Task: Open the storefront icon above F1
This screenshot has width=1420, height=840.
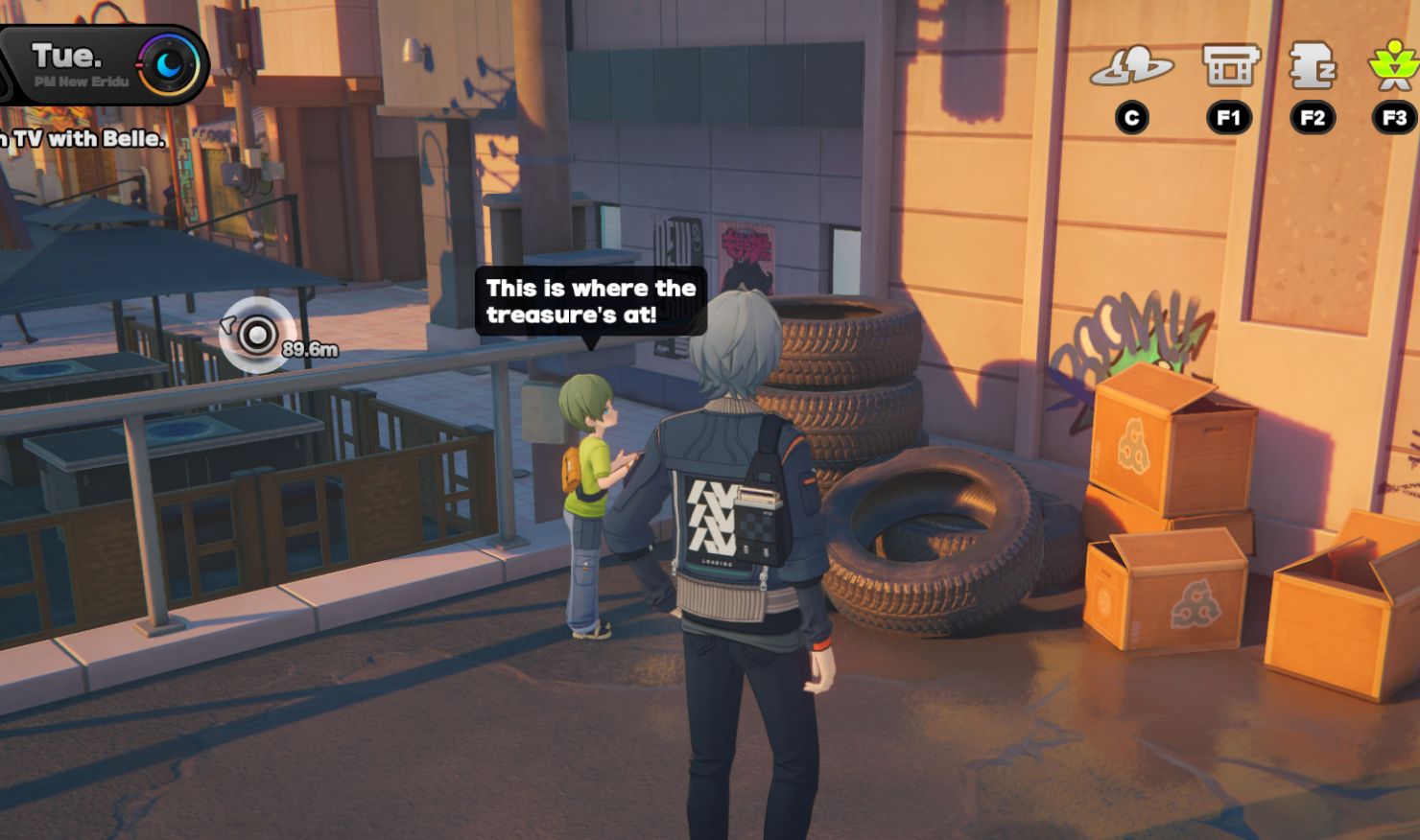Action: tap(1230, 65)
